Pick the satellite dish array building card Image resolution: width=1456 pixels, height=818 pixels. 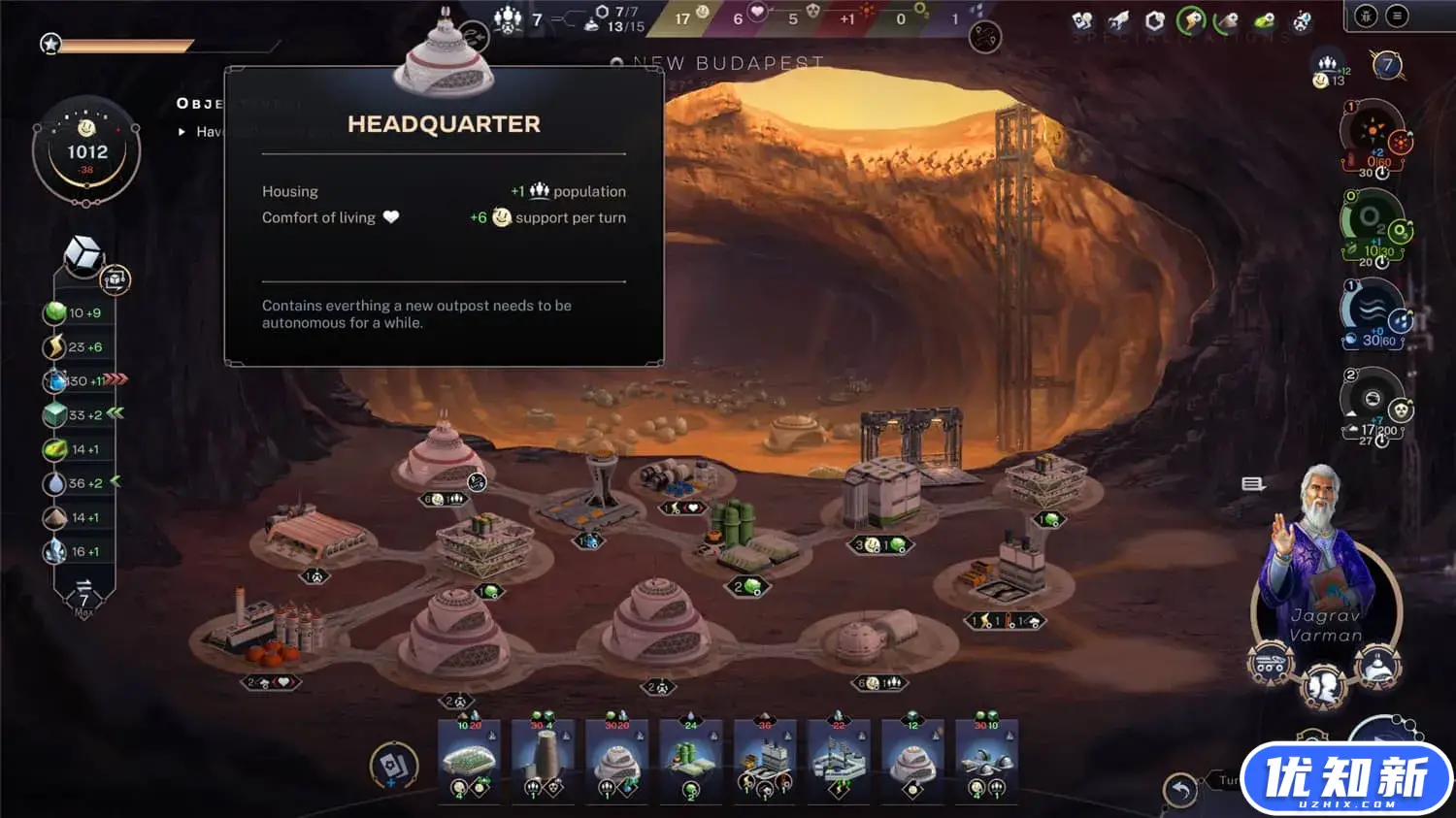(x=986, y=760)
